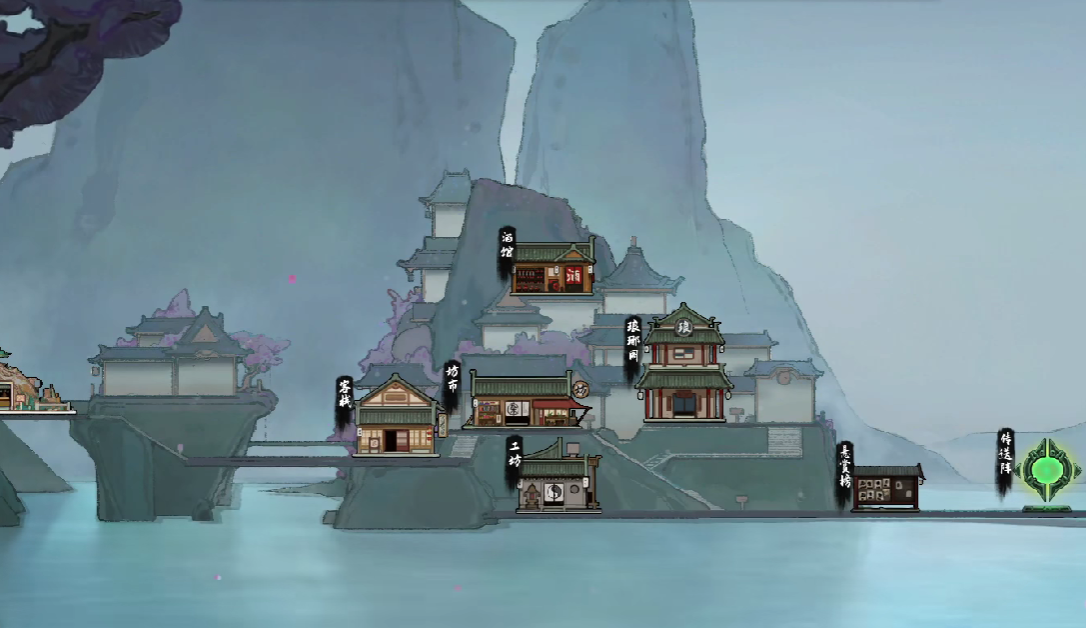Visit the 客栈 inn

point(396,418)
